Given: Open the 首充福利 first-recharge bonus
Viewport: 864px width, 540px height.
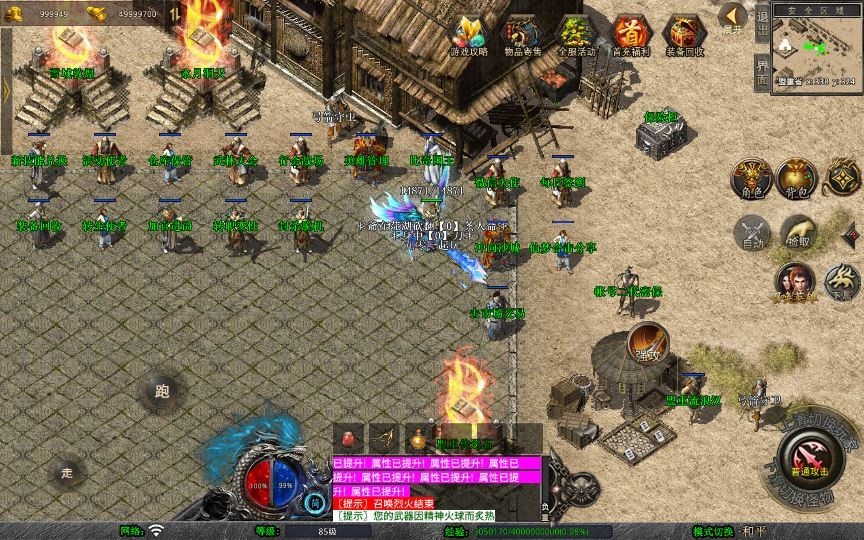Looking at the screenshot, I should 630,36.
